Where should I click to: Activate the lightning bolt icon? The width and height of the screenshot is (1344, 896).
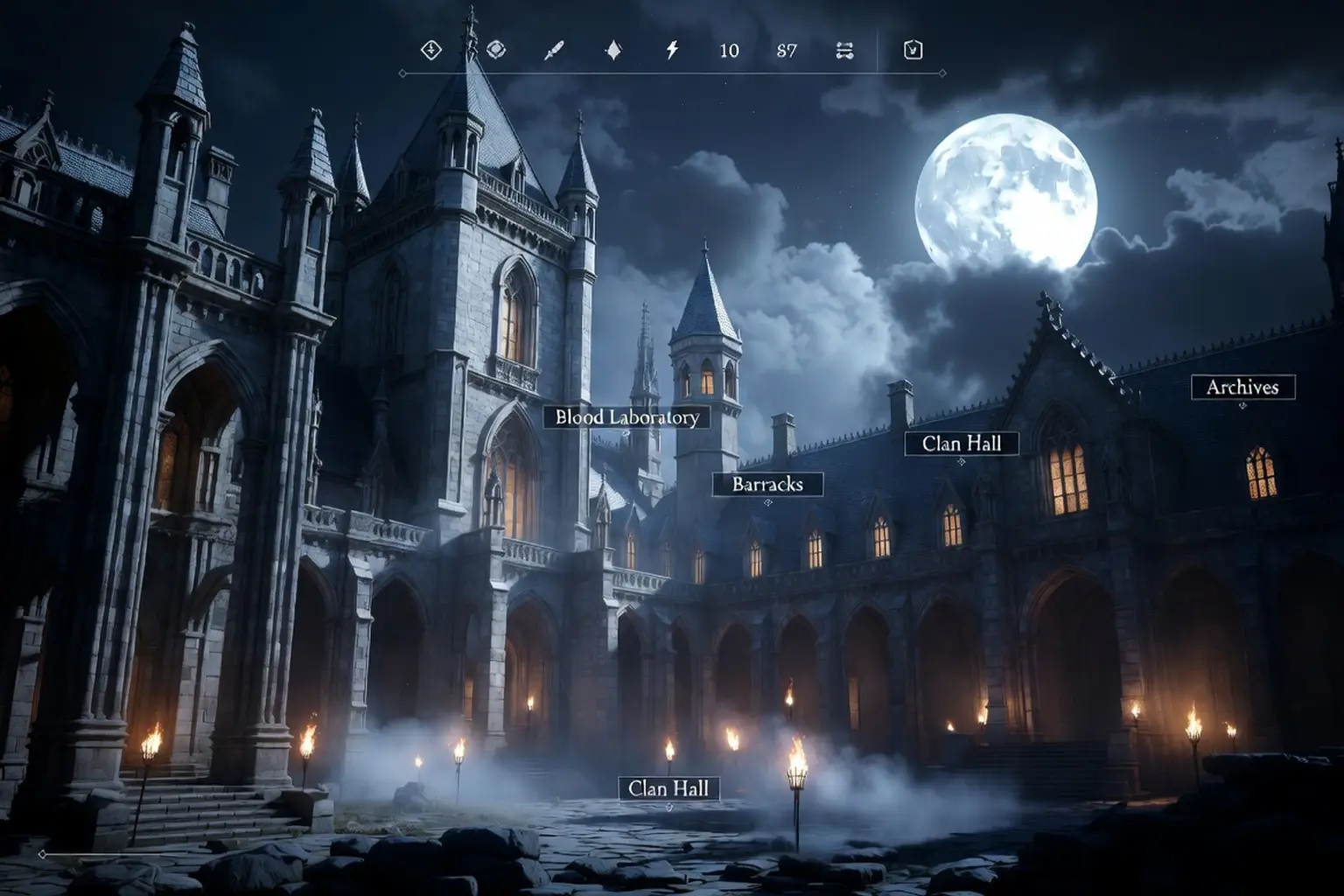pos(672,50)
